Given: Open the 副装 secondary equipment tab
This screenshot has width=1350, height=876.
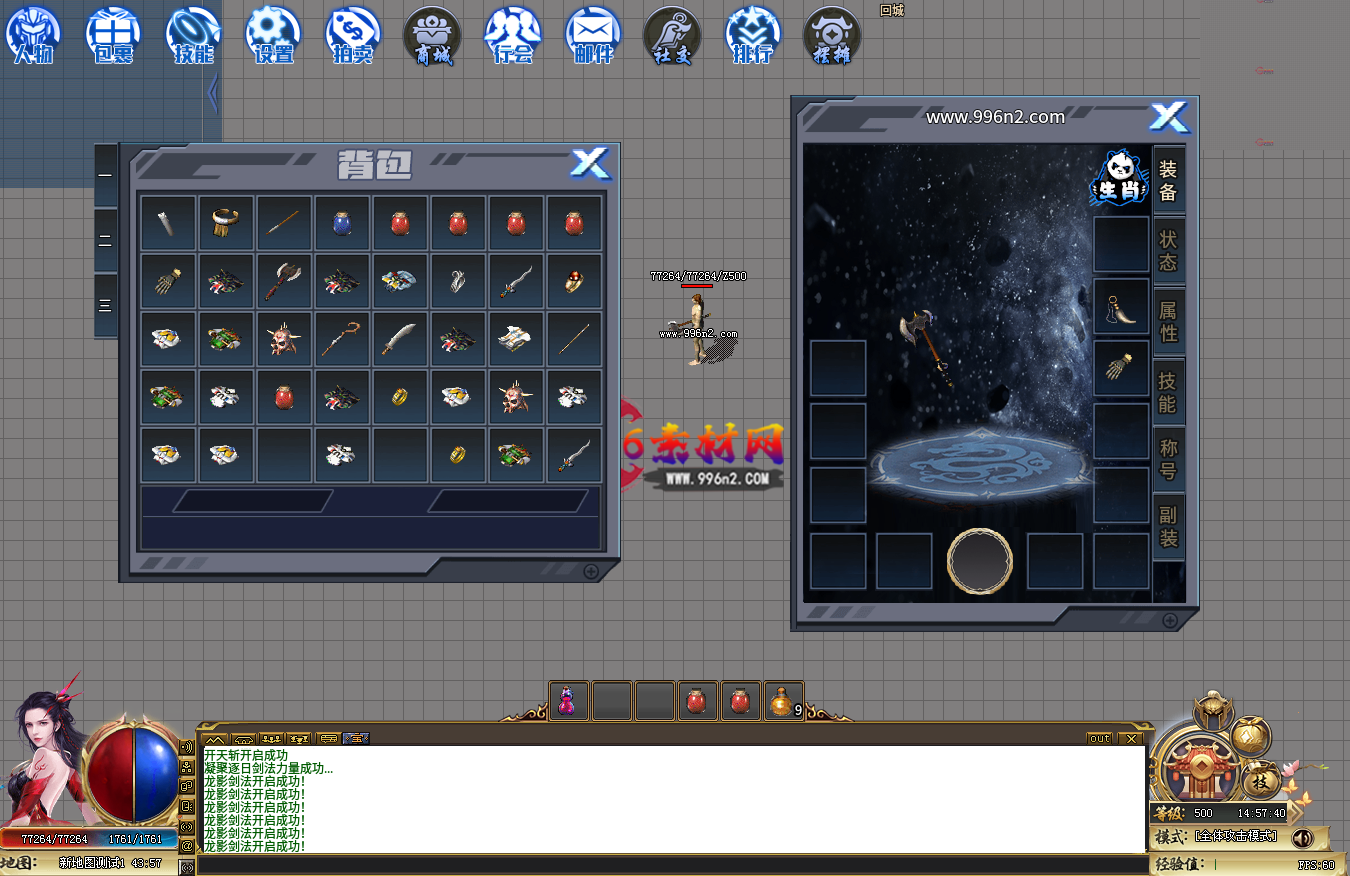Looking at the screenshot, I should tap(1168, 527).
